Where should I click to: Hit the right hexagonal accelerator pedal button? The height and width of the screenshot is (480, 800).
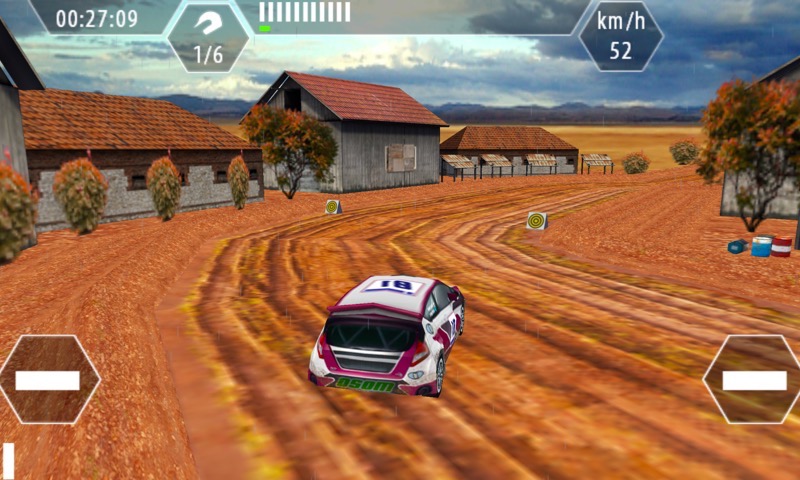(754, 380)
